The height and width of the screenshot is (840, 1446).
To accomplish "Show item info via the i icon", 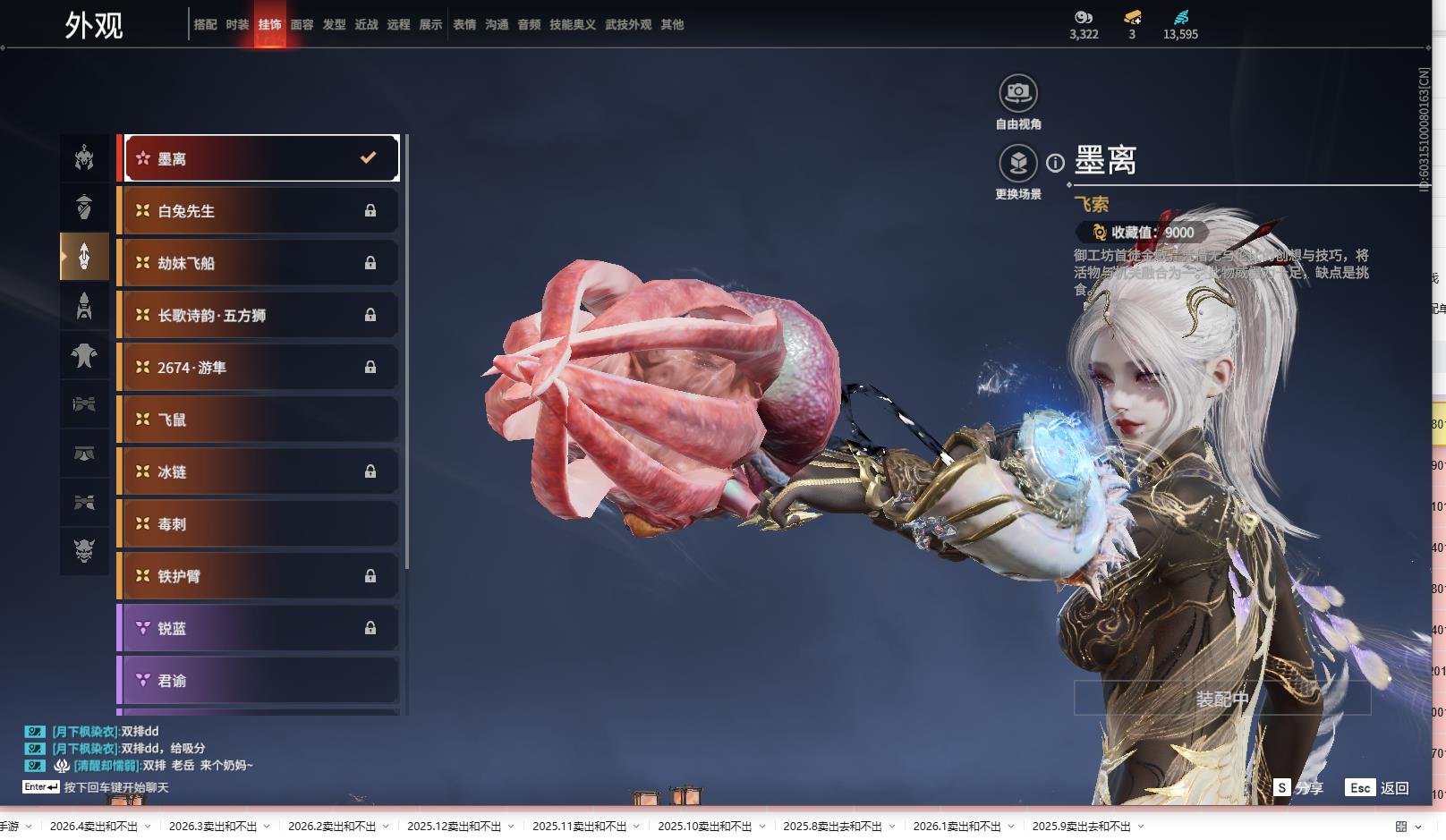I will coord(1056,163).
